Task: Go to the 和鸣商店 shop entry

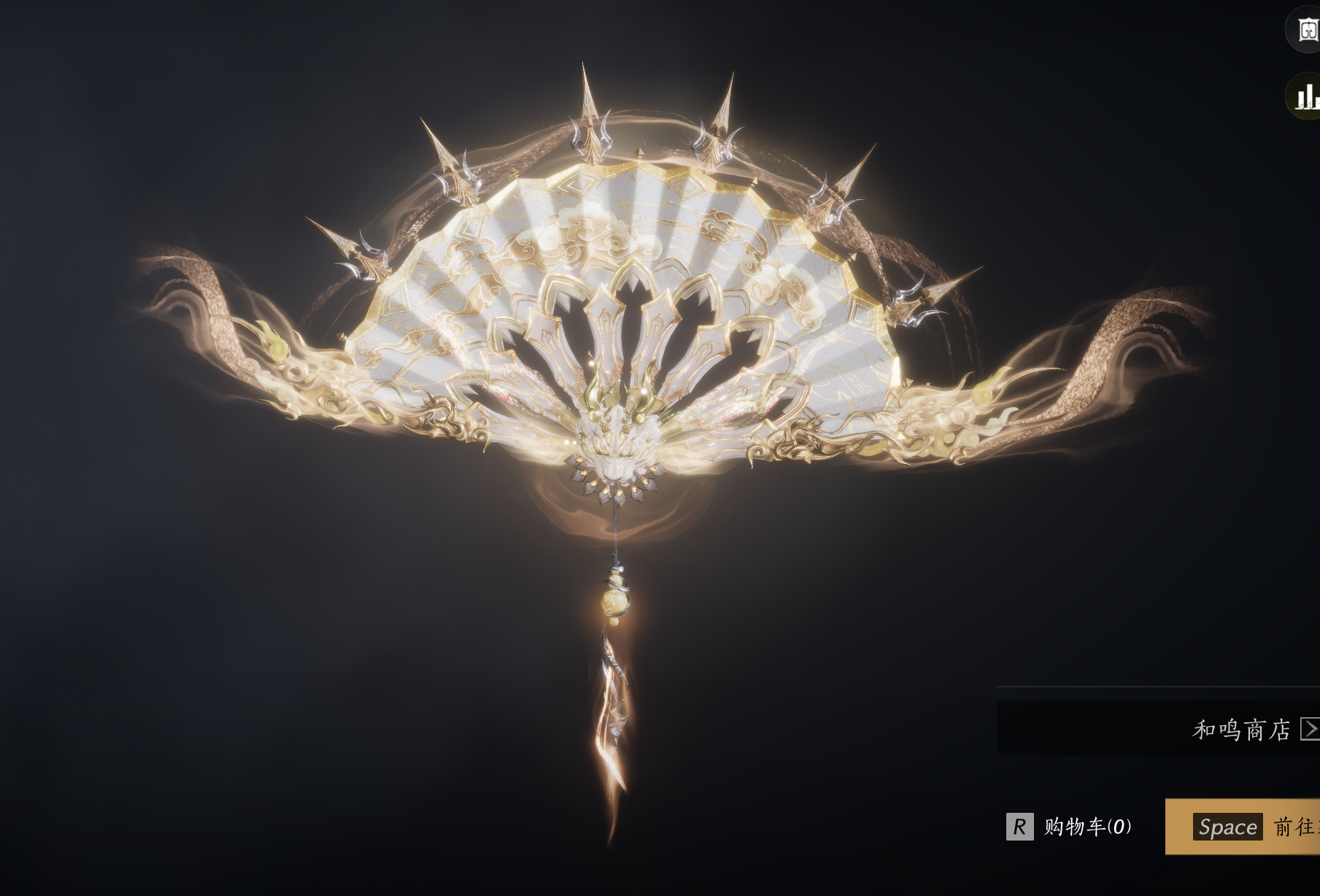Action: coord(1249,729)
